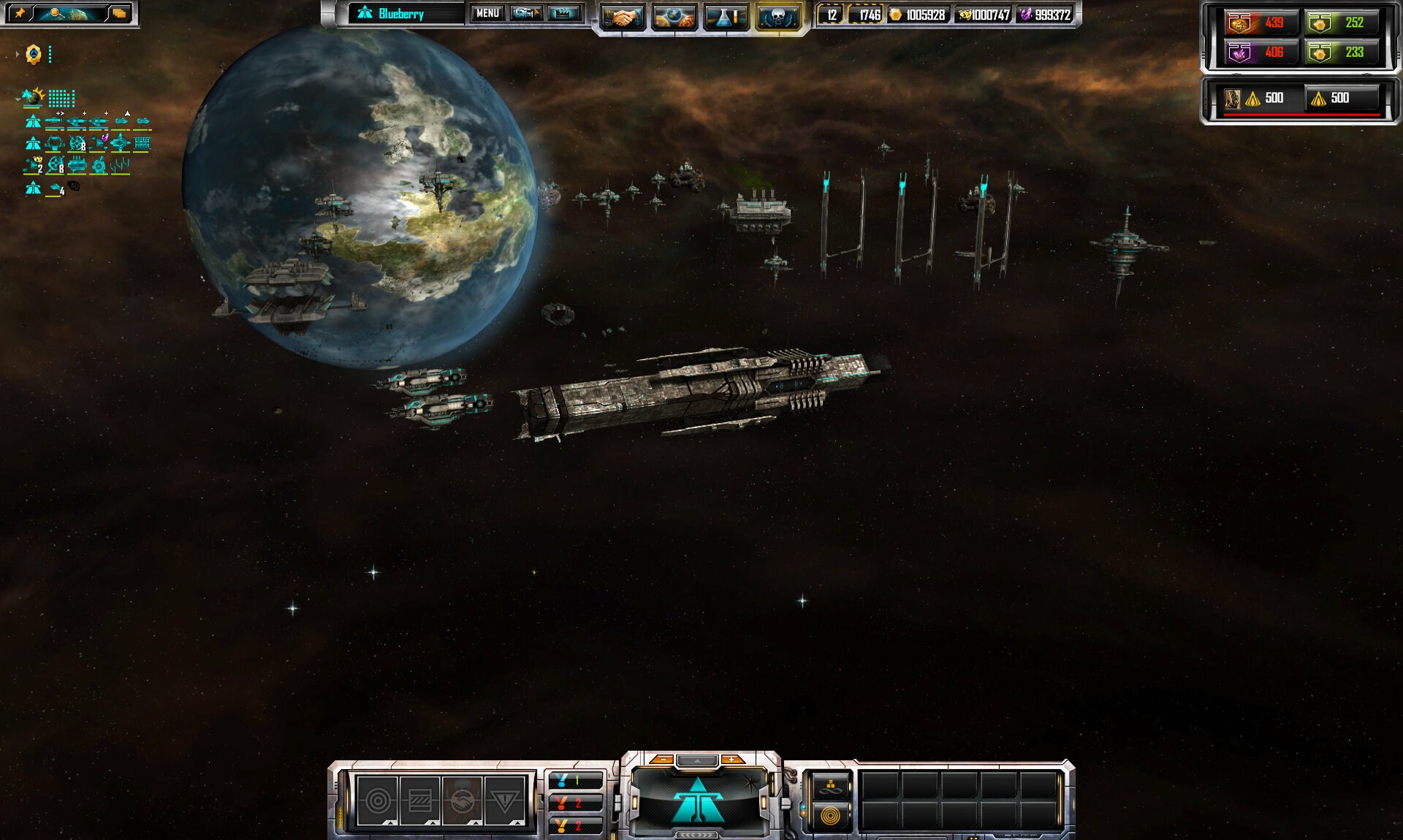
Task: Choose the target bullseye command button
Action: click(378, 801)
